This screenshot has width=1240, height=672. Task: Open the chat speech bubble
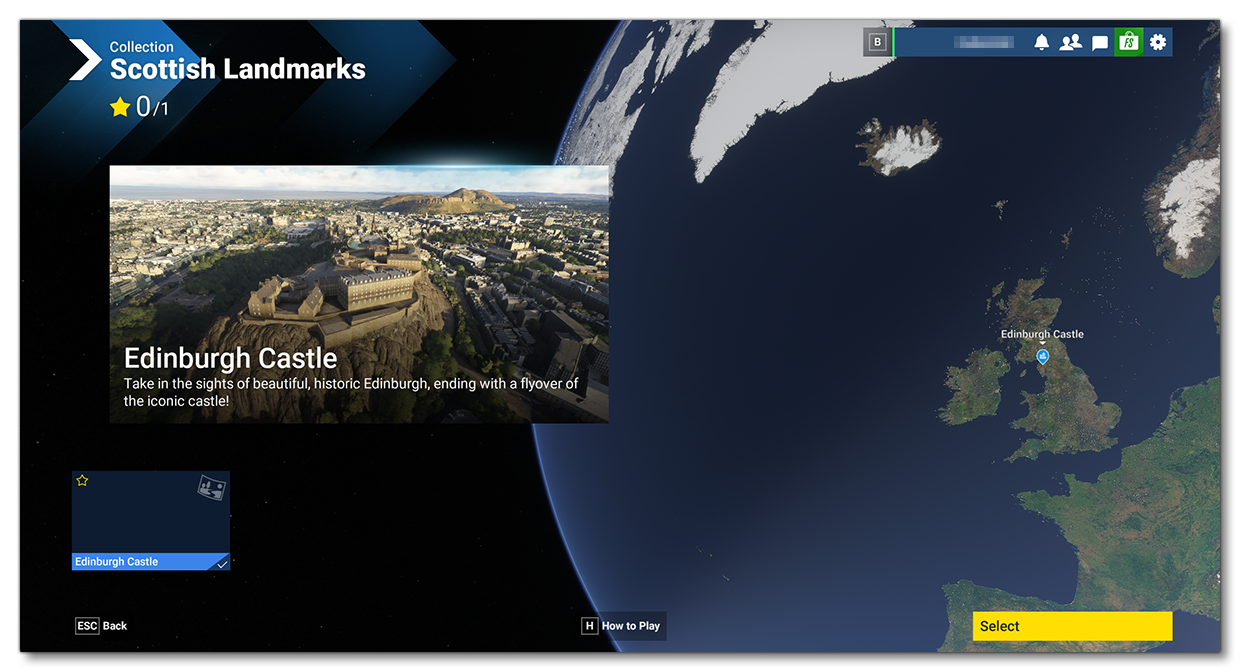coord(1100,42)
